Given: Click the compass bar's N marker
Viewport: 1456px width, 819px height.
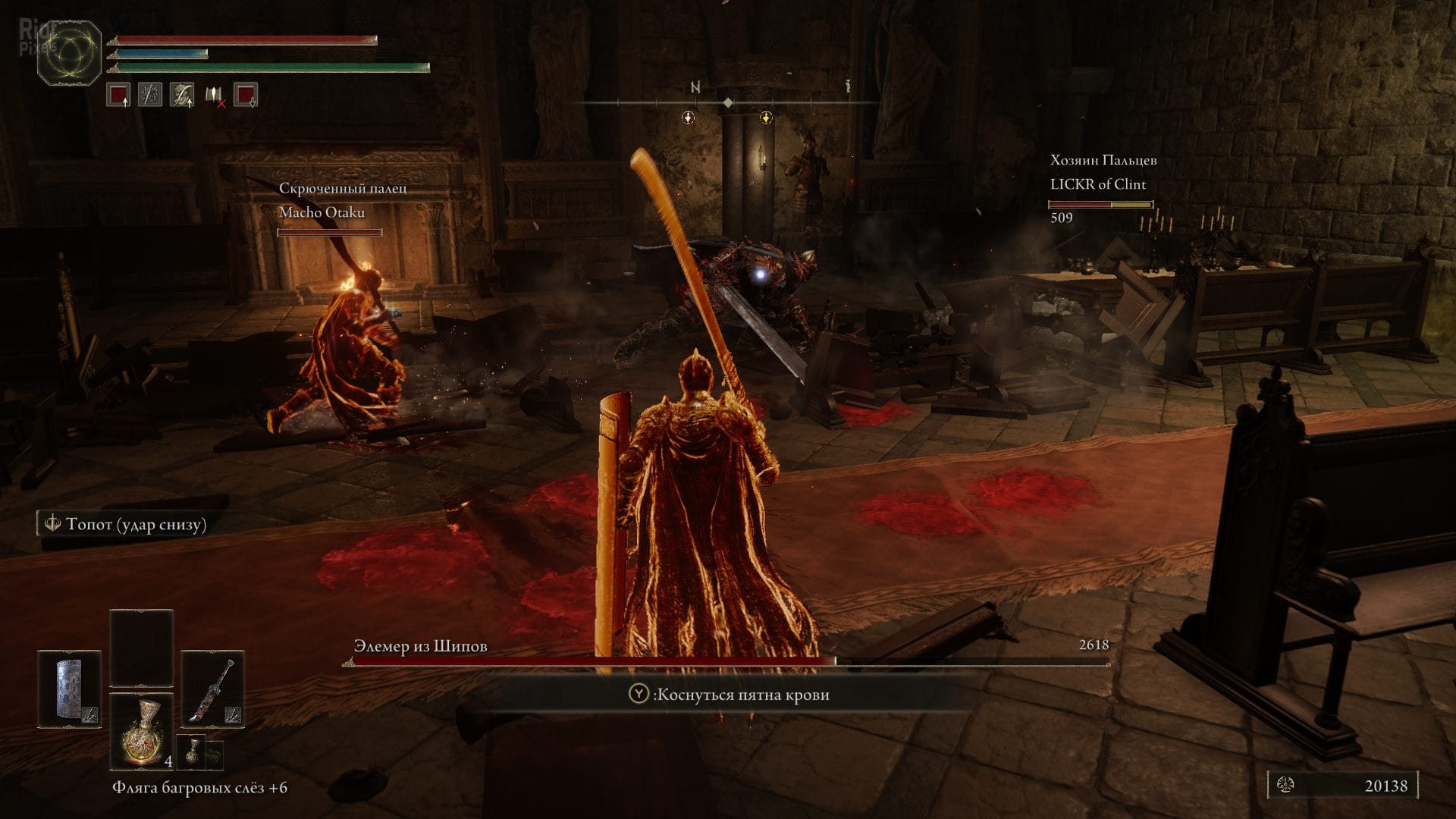Looking at the screenshot, I should tap(695, 88).
